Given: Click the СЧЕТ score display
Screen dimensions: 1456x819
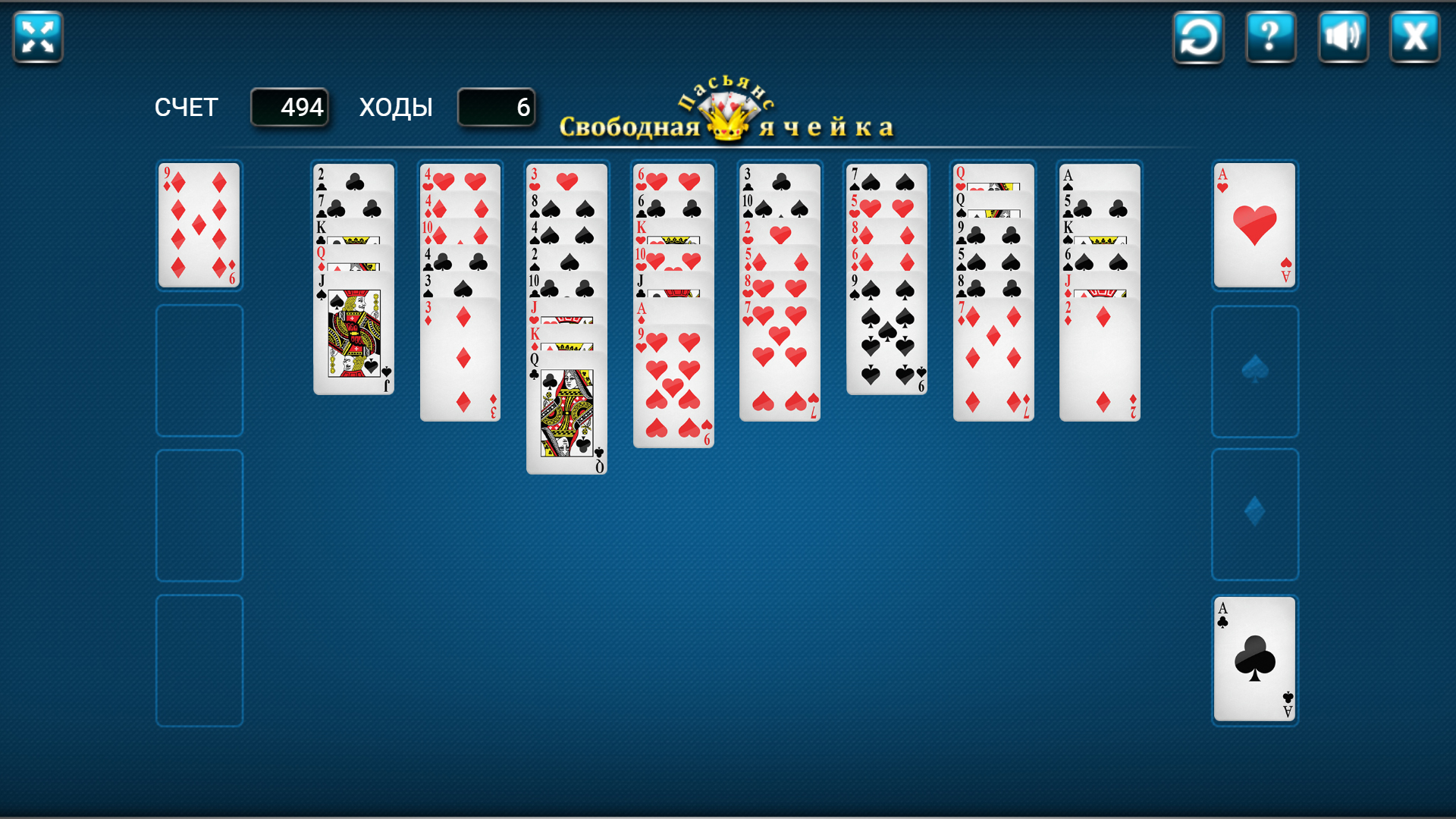Looking at the screenshot, I should (290, 107).
